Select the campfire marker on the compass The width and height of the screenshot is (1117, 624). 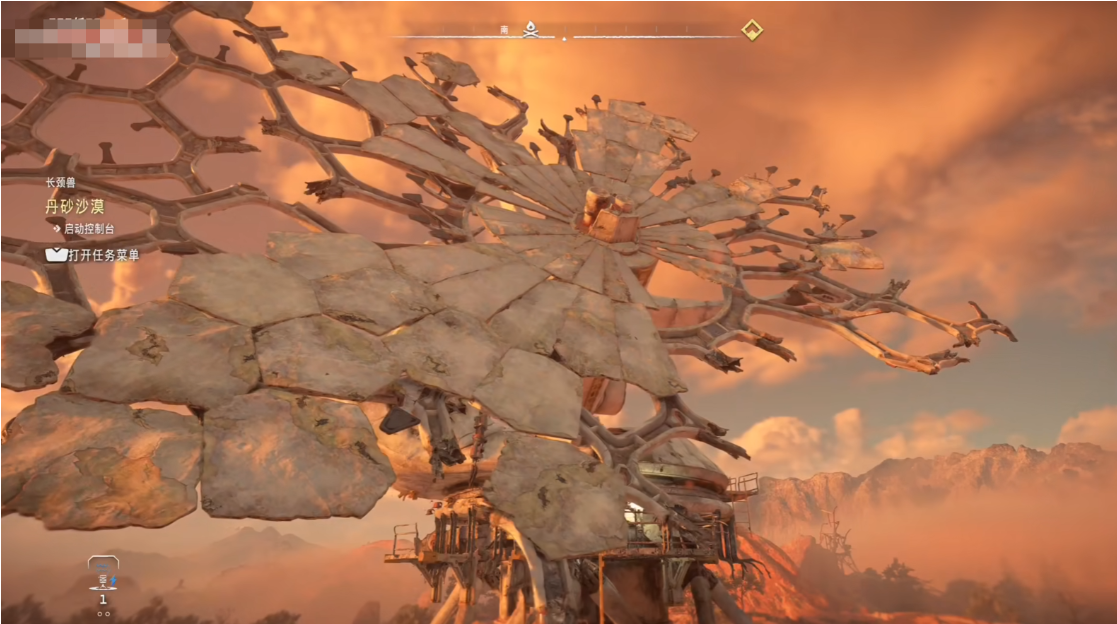coord(531,31)
